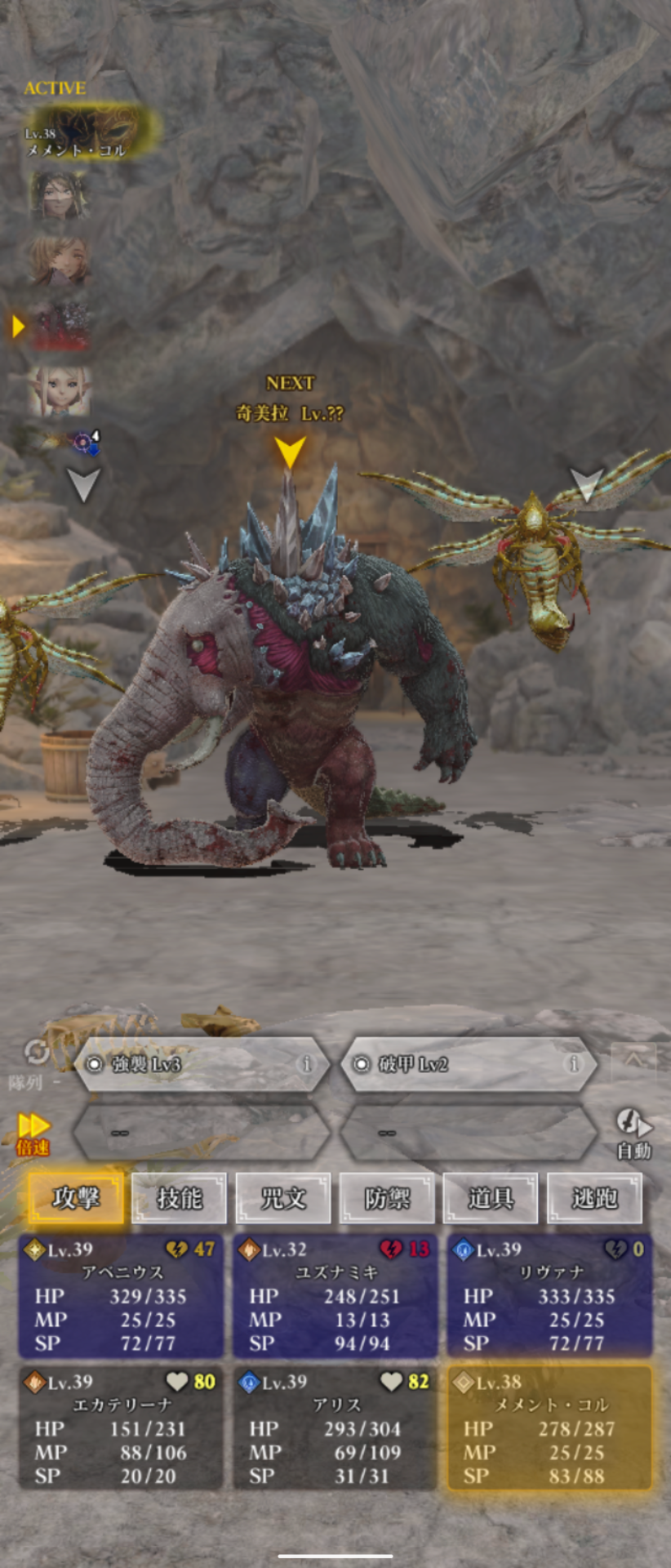Select エカテリーナ party panel

121,1428
